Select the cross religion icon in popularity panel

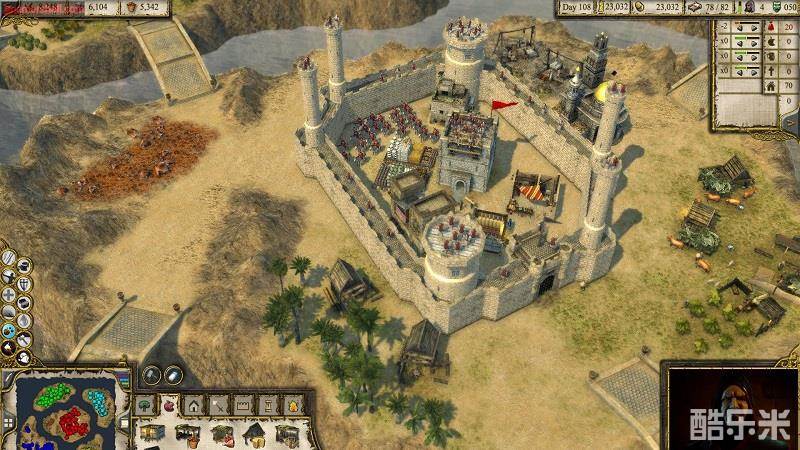point(773,71)
